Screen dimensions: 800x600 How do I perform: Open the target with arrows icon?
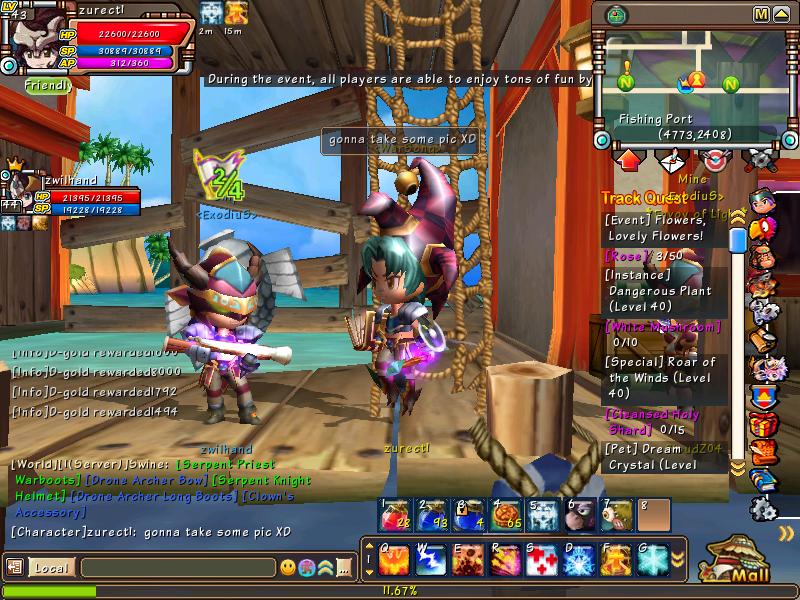coord(716,159)
